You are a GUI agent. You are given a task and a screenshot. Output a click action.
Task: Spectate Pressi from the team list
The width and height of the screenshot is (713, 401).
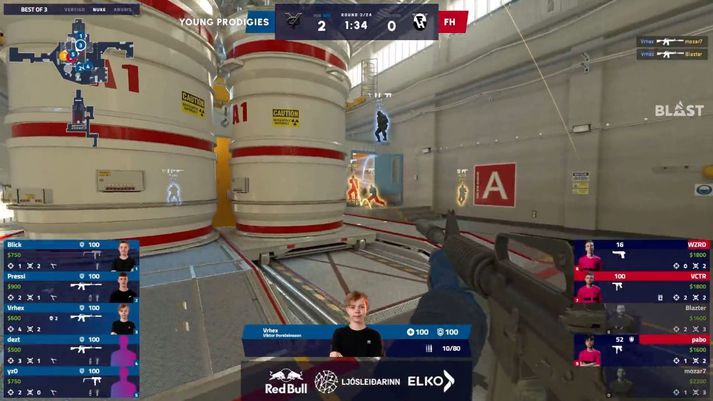pos(68,286)
